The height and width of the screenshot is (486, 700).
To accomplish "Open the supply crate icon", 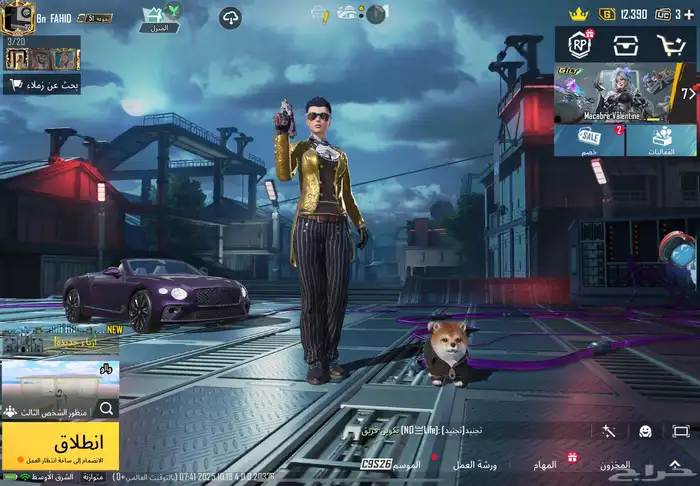I will (x=626, y=44).
